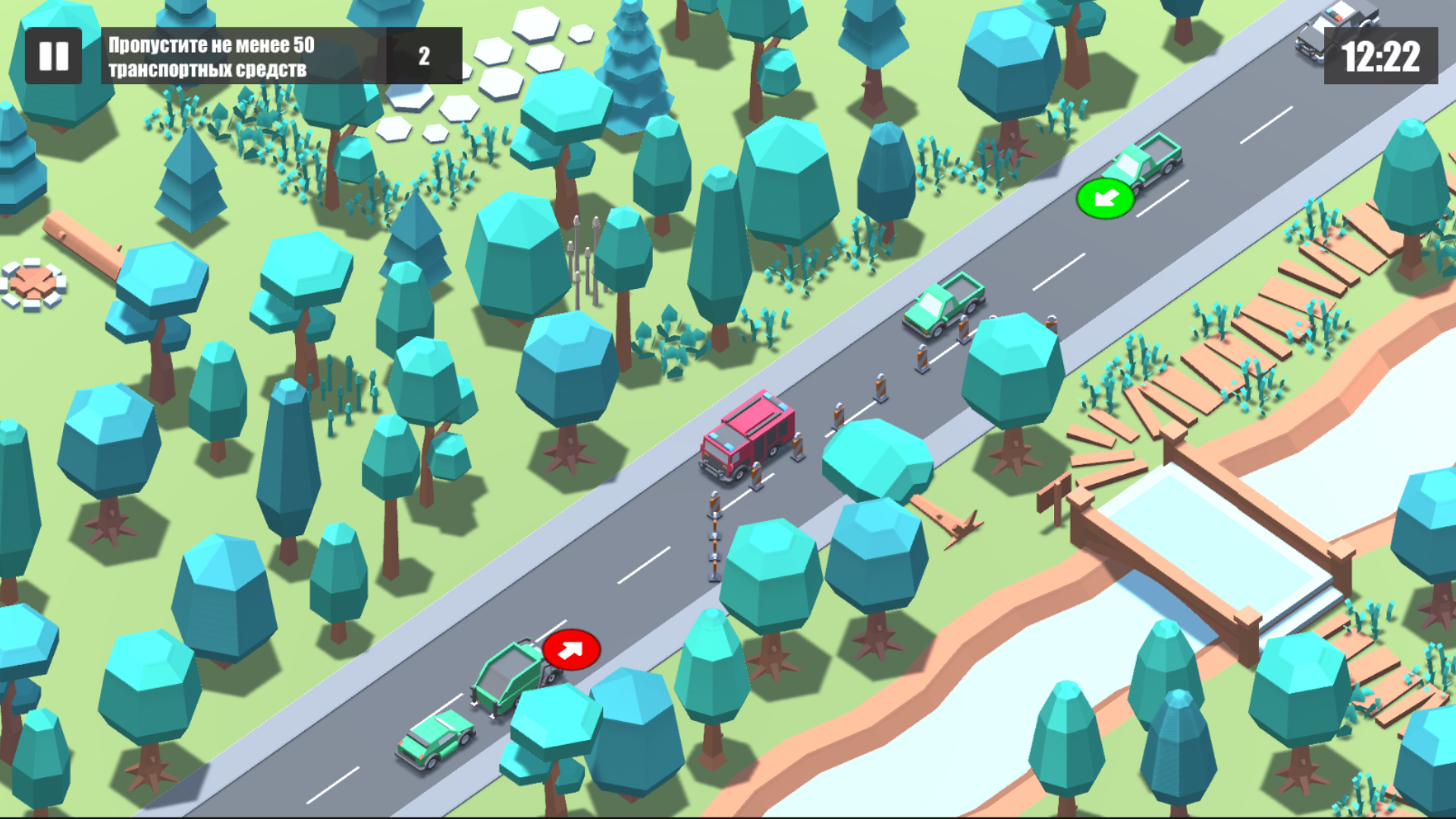Tap the green arrow marker near the pickup truck

click(x=1106, y=201)
